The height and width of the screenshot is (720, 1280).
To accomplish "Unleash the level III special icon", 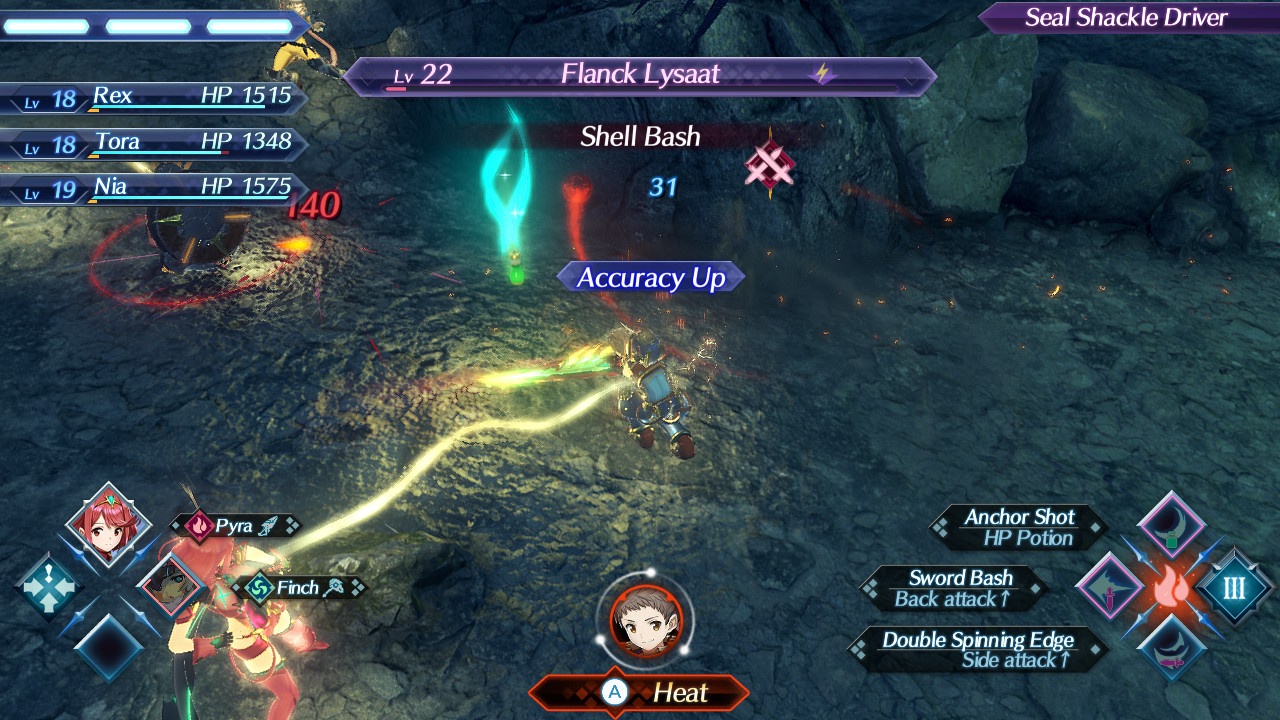I will pyautogui.click(x=1234, y=587).
